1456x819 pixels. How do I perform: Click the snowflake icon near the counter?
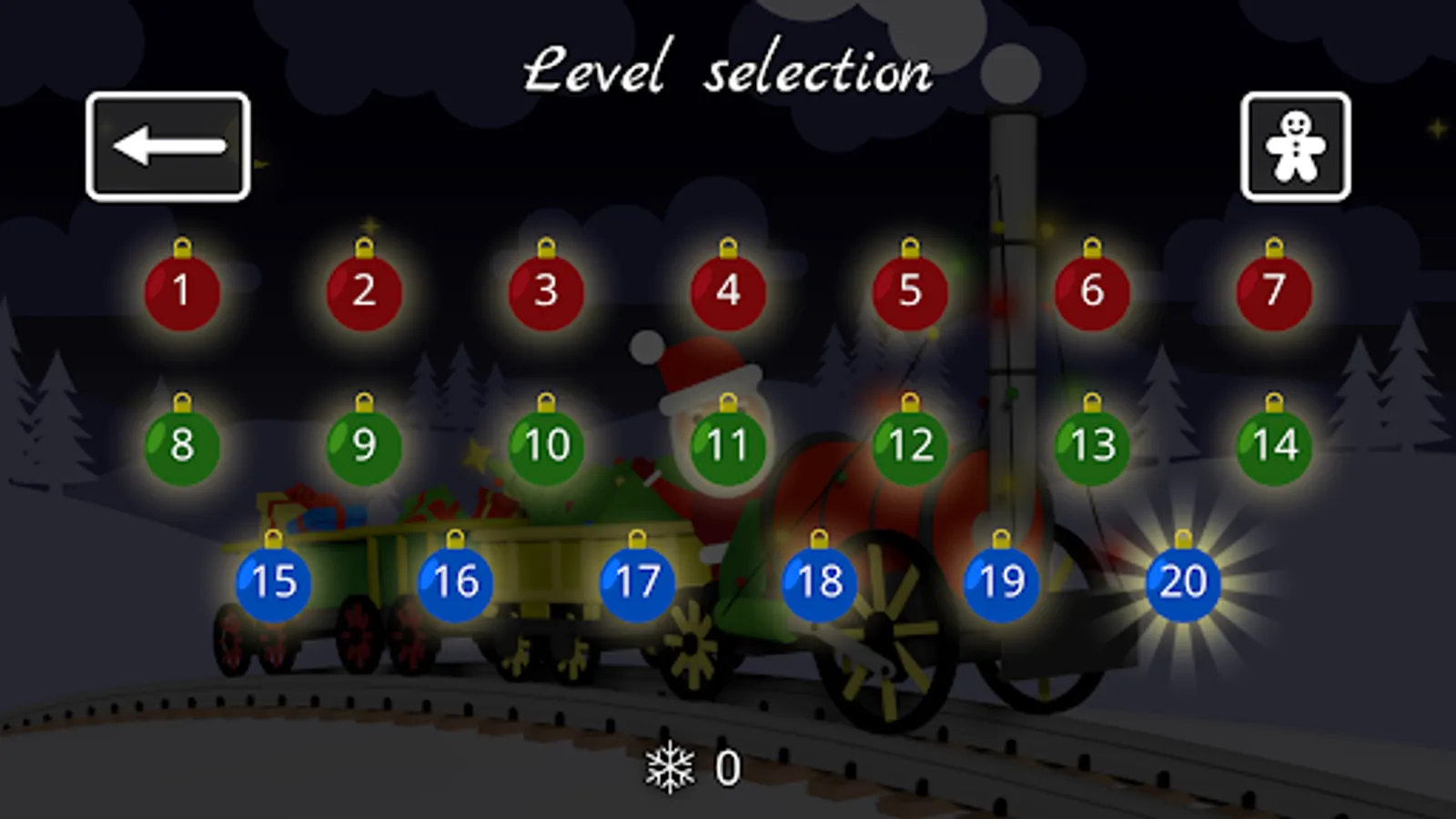coord(671,769)
